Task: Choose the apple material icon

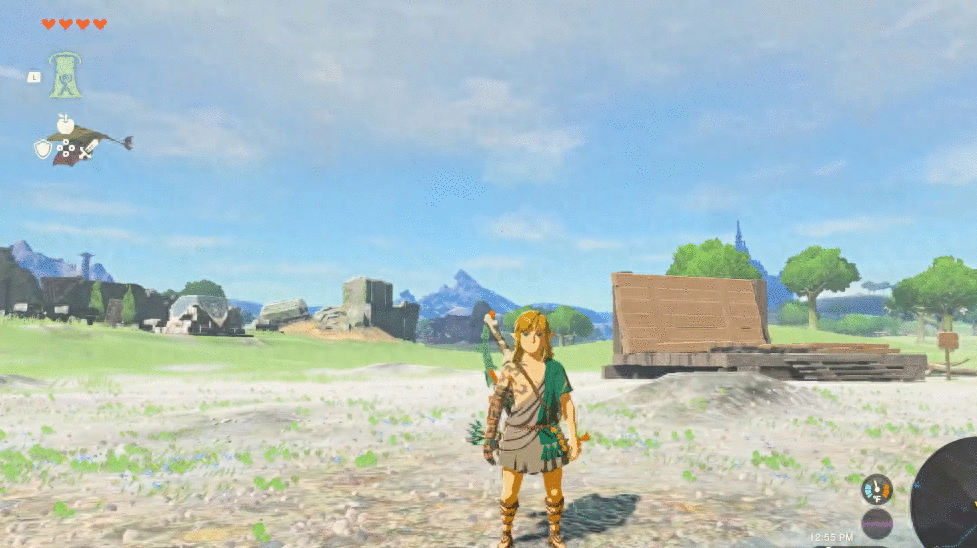Action: pyautogui.click(x=66, y=124)
